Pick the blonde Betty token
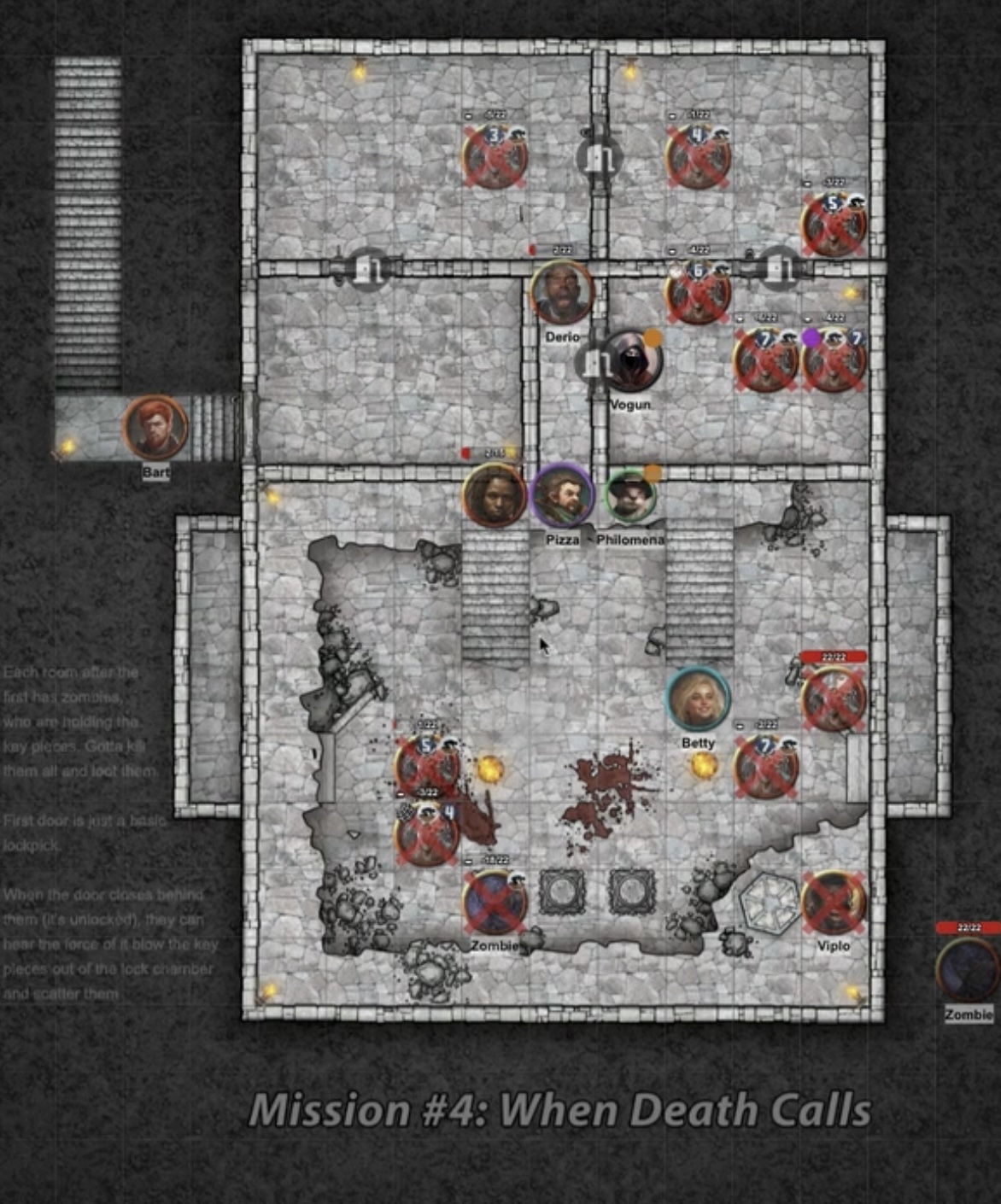Image resolution: width=1001 pixels, height=1204 pixels. point(698,699)
